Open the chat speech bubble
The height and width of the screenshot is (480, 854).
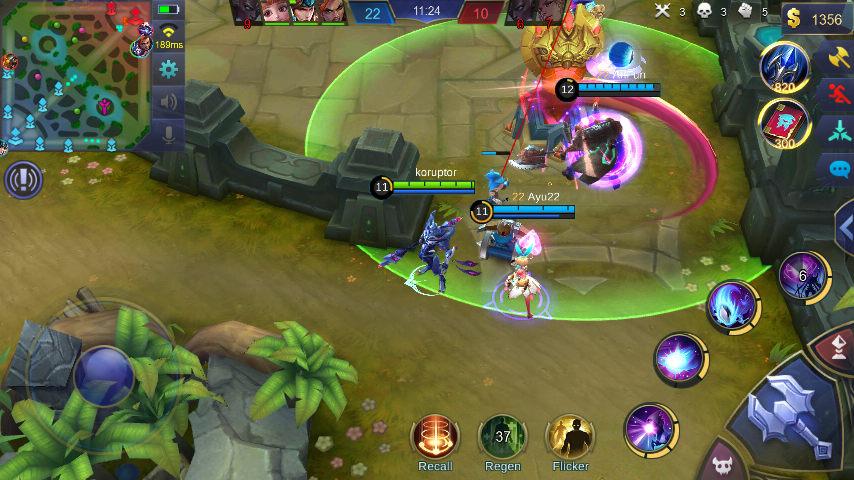click(836, 169)
